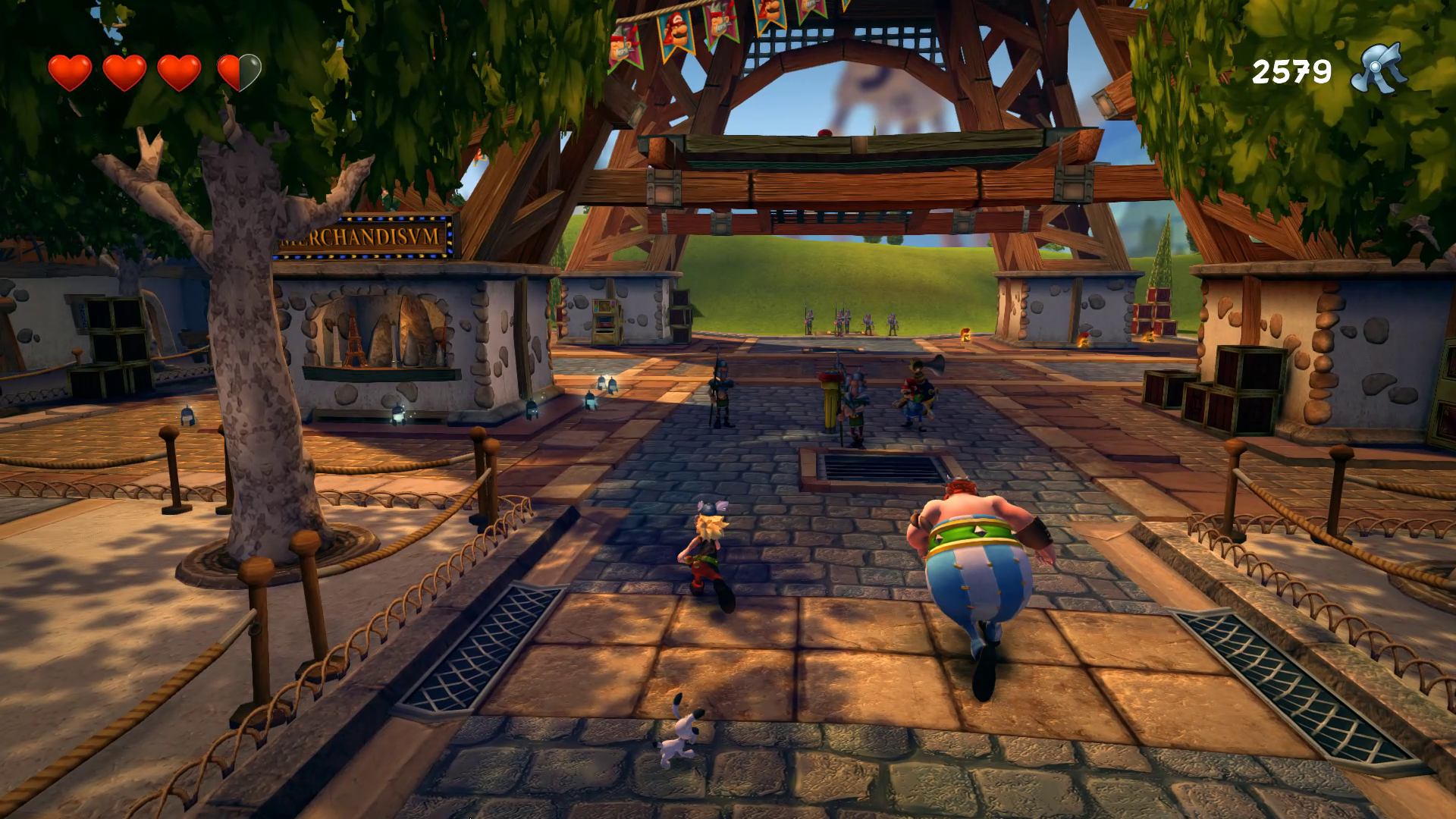
Task: Toggle the flaming torch pot near the crates
Action: coord(1149,339)
